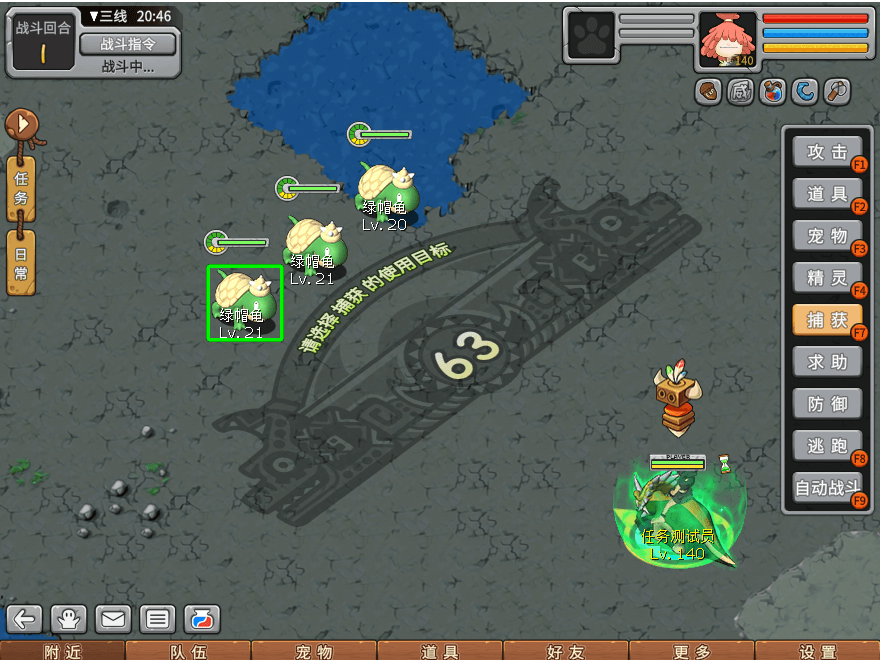
Task: Target the highlighted Lv.21 绿帽龟 for capture
Action: tap(244, 302)
